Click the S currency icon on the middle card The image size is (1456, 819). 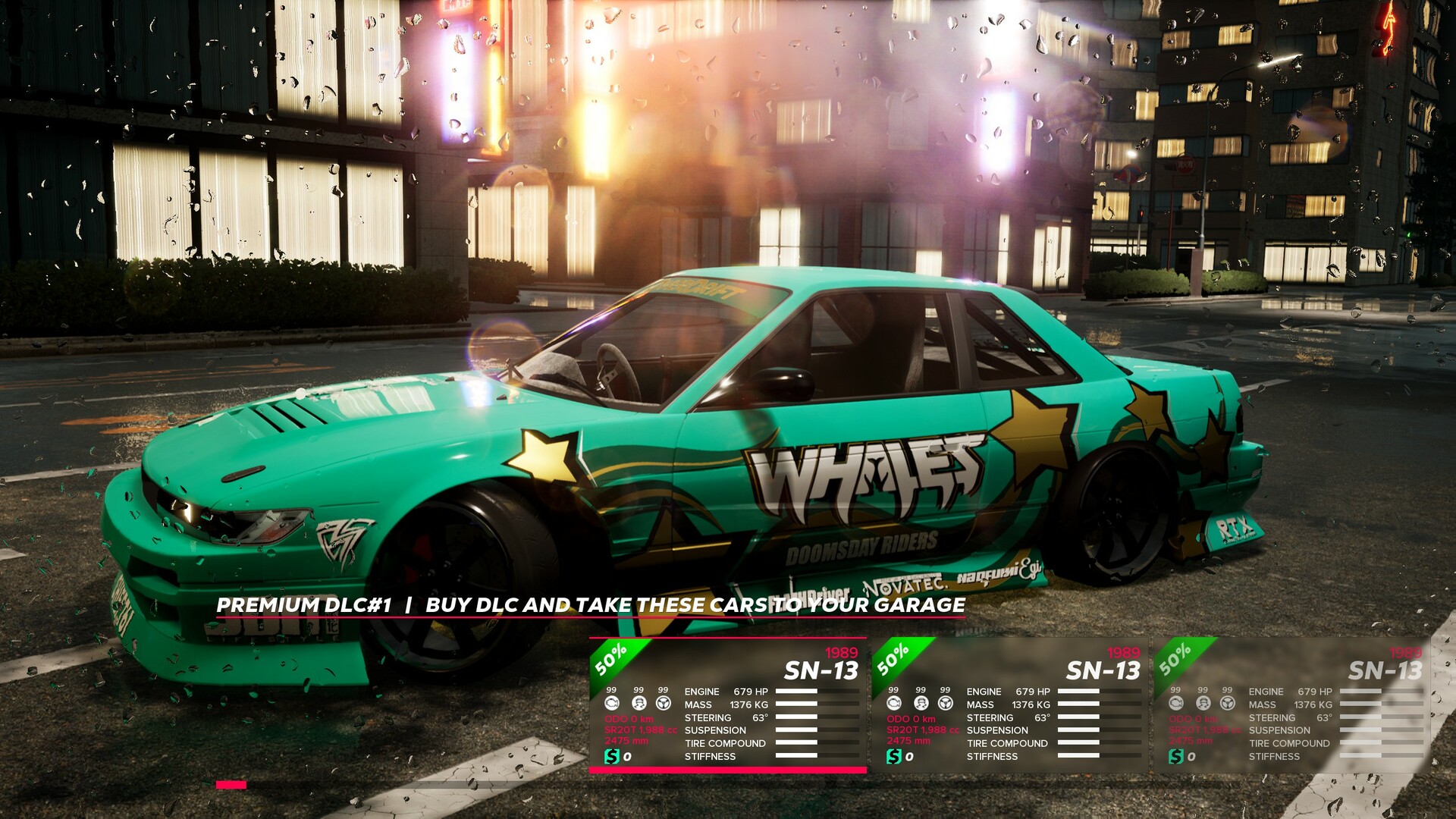(895, 757)
